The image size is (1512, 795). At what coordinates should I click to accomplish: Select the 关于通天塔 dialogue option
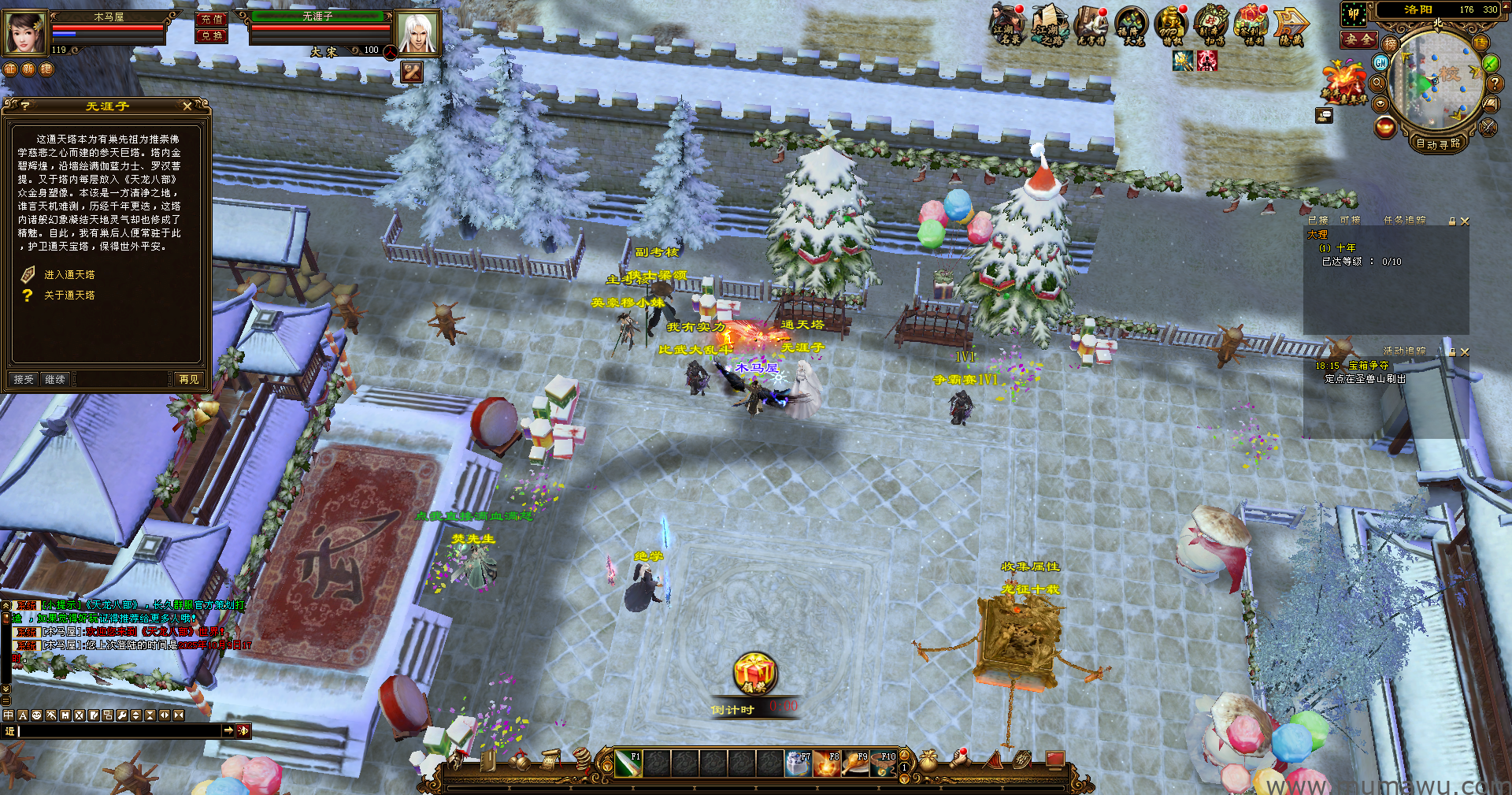pos(69,295)
